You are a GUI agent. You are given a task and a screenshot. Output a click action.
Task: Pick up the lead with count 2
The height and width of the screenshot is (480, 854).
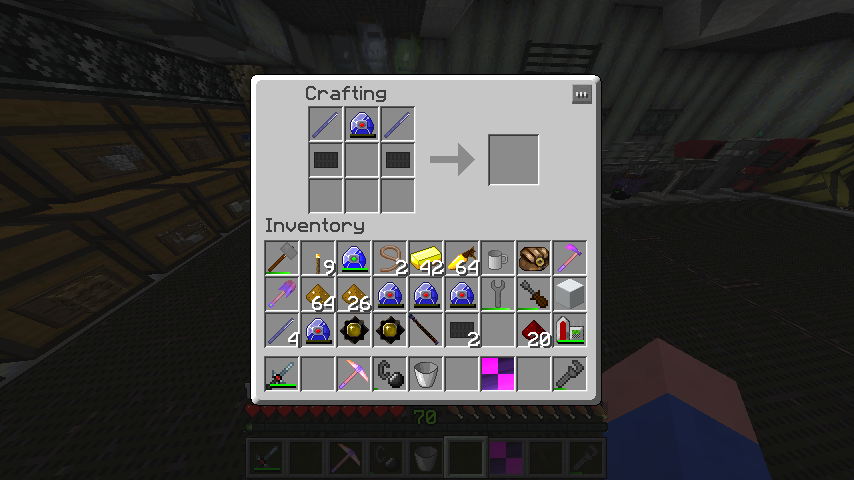pos(389,258)
